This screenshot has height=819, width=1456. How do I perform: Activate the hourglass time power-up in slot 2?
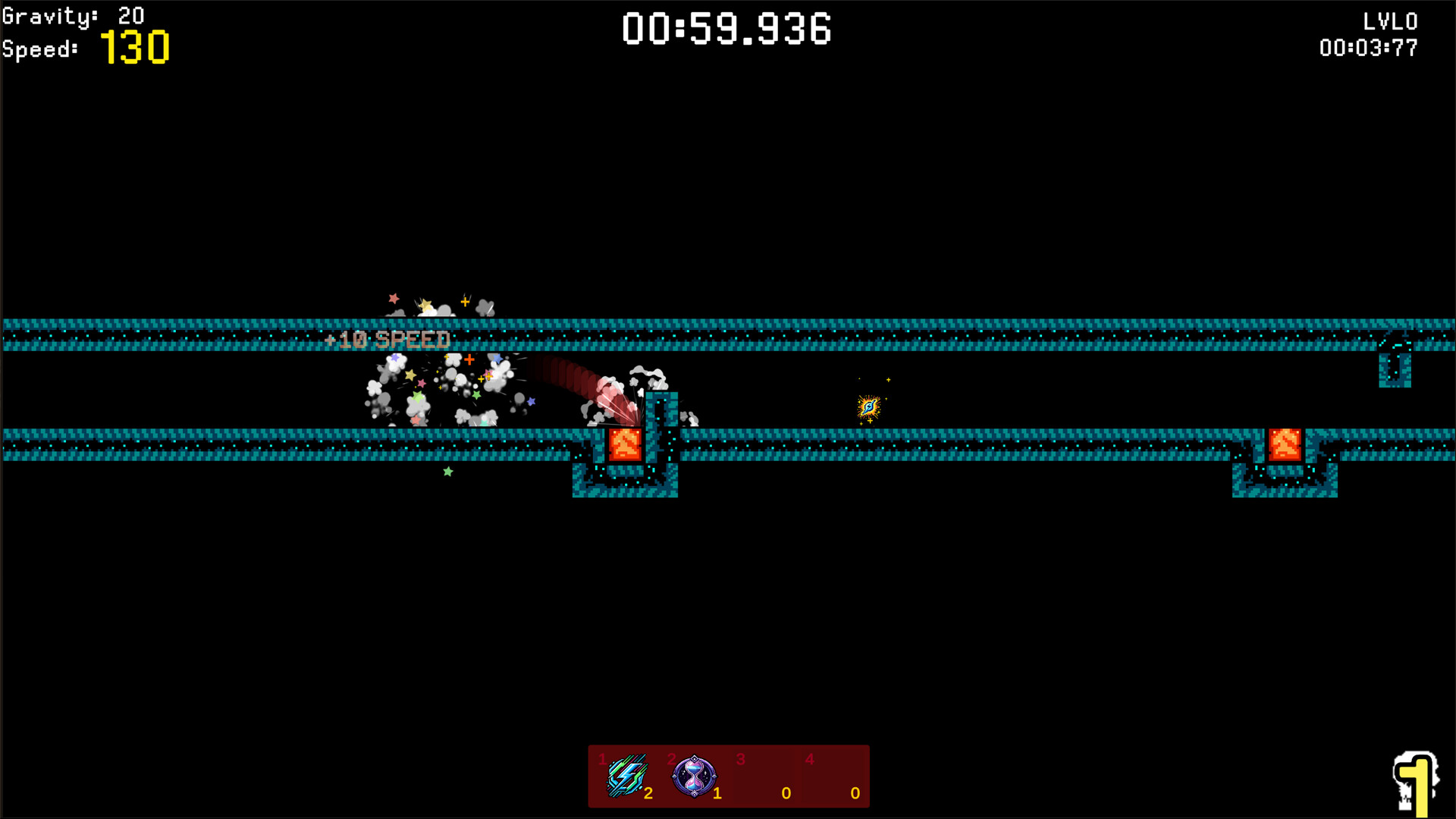point(695,777)
